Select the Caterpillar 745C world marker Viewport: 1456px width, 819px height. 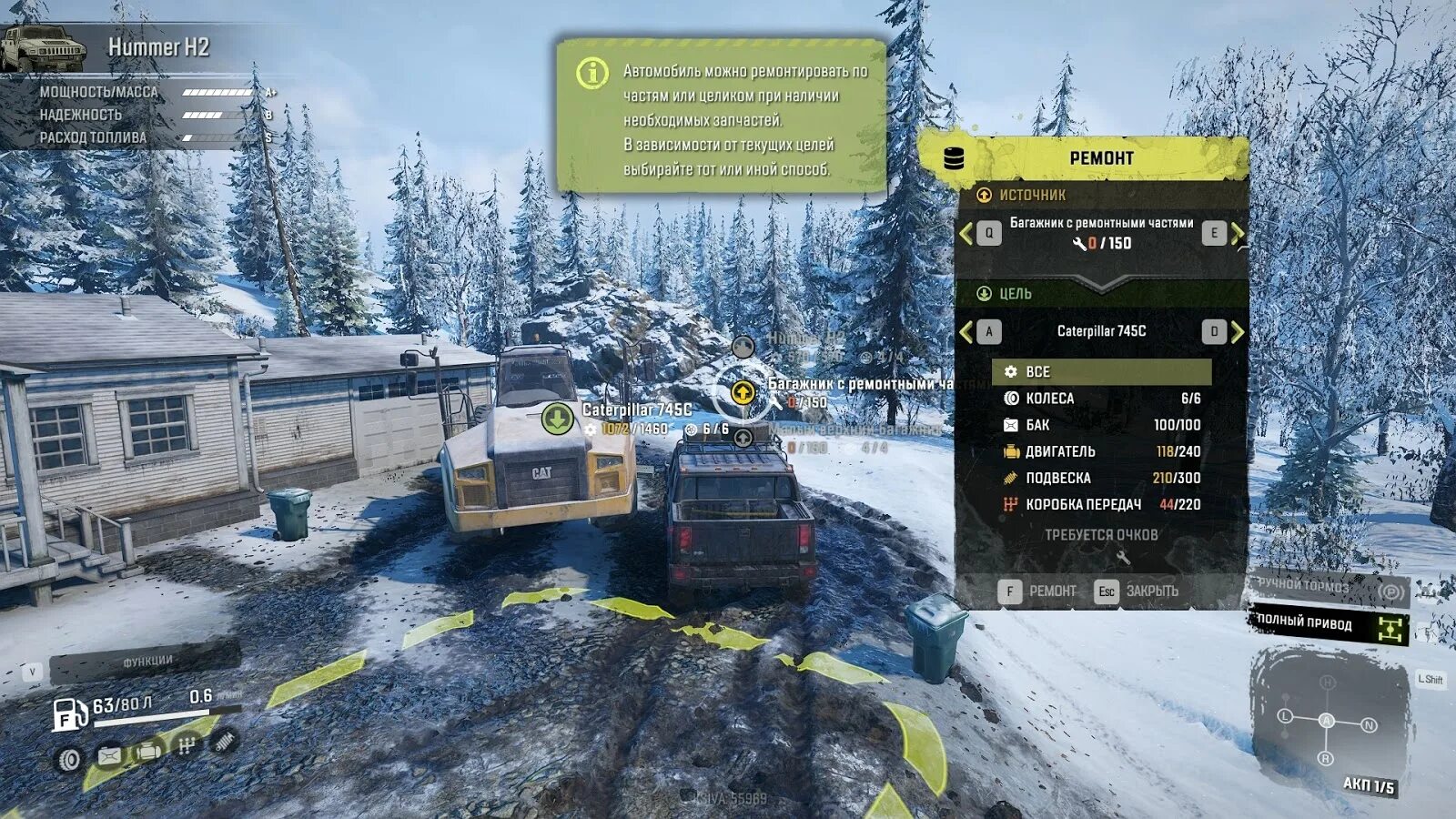click(558, 419)
